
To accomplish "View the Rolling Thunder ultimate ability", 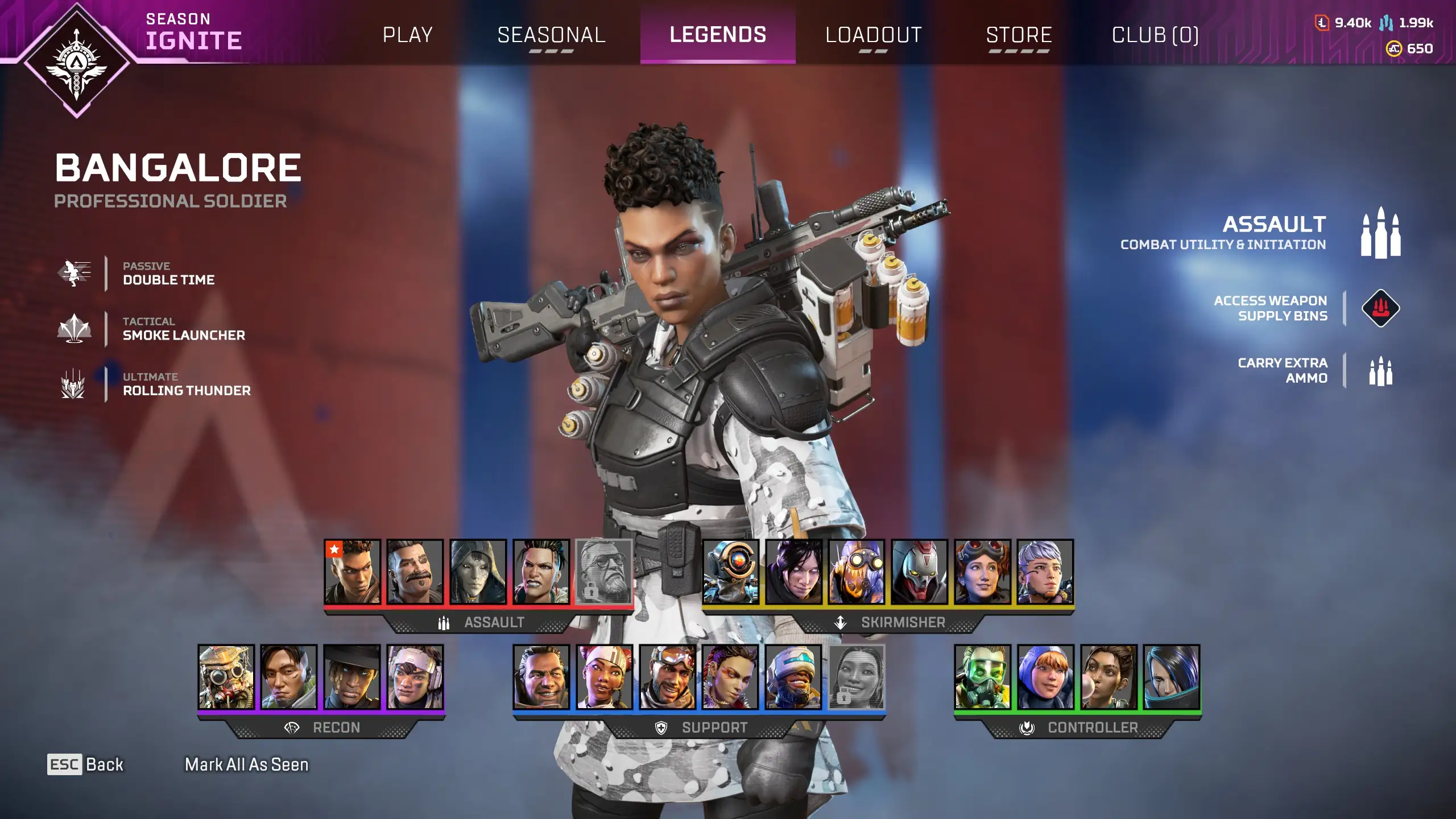I will [x=186, y=384].
